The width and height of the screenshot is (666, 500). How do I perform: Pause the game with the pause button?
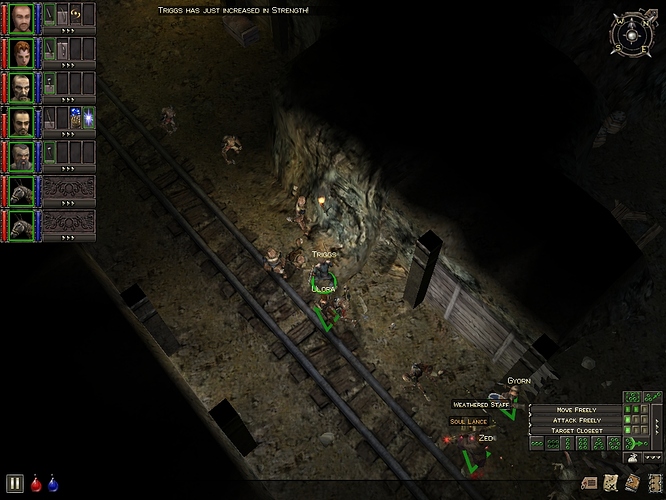coord(15,482)
